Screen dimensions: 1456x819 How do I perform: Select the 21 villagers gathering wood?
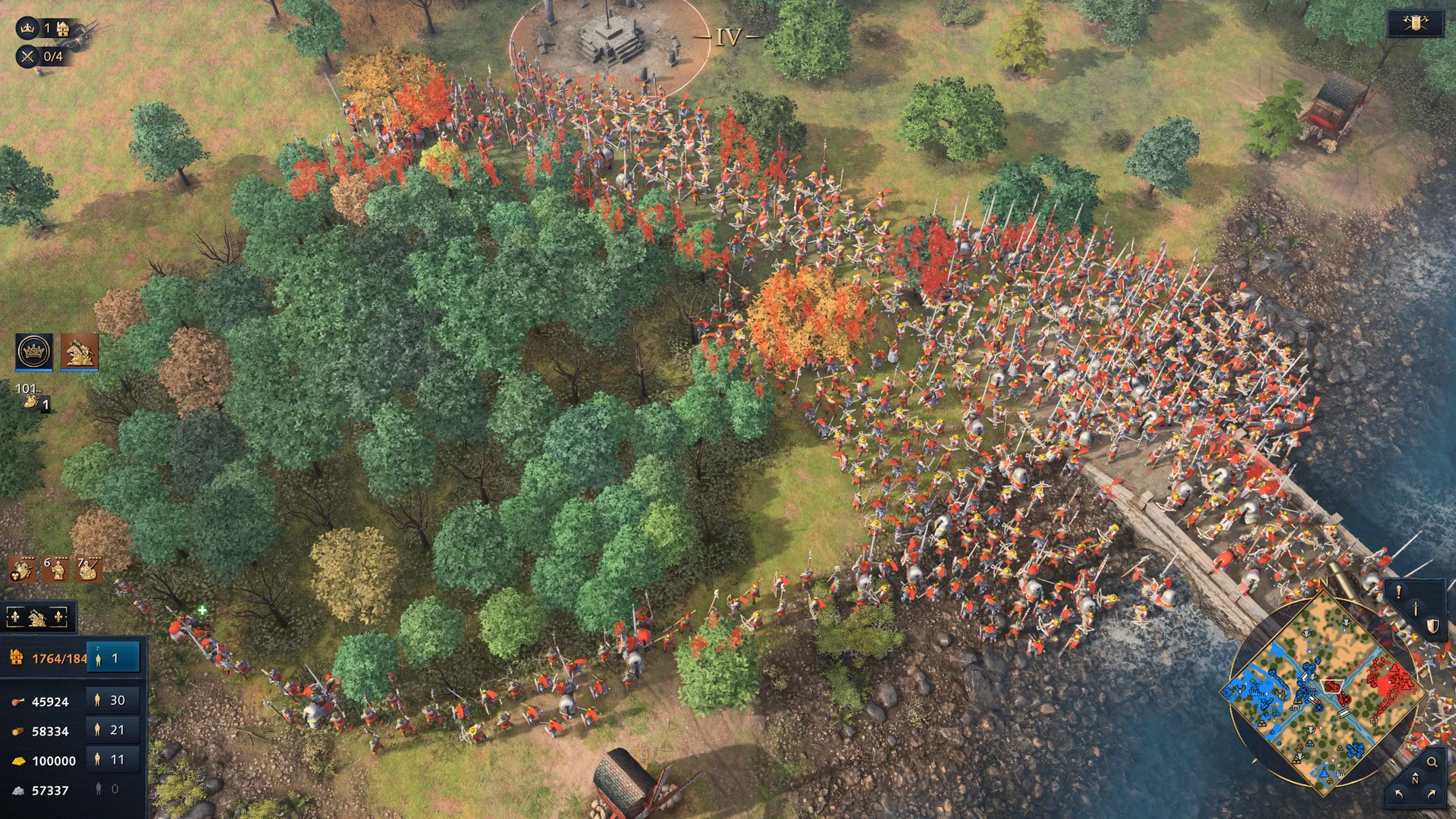coord(113,730)
